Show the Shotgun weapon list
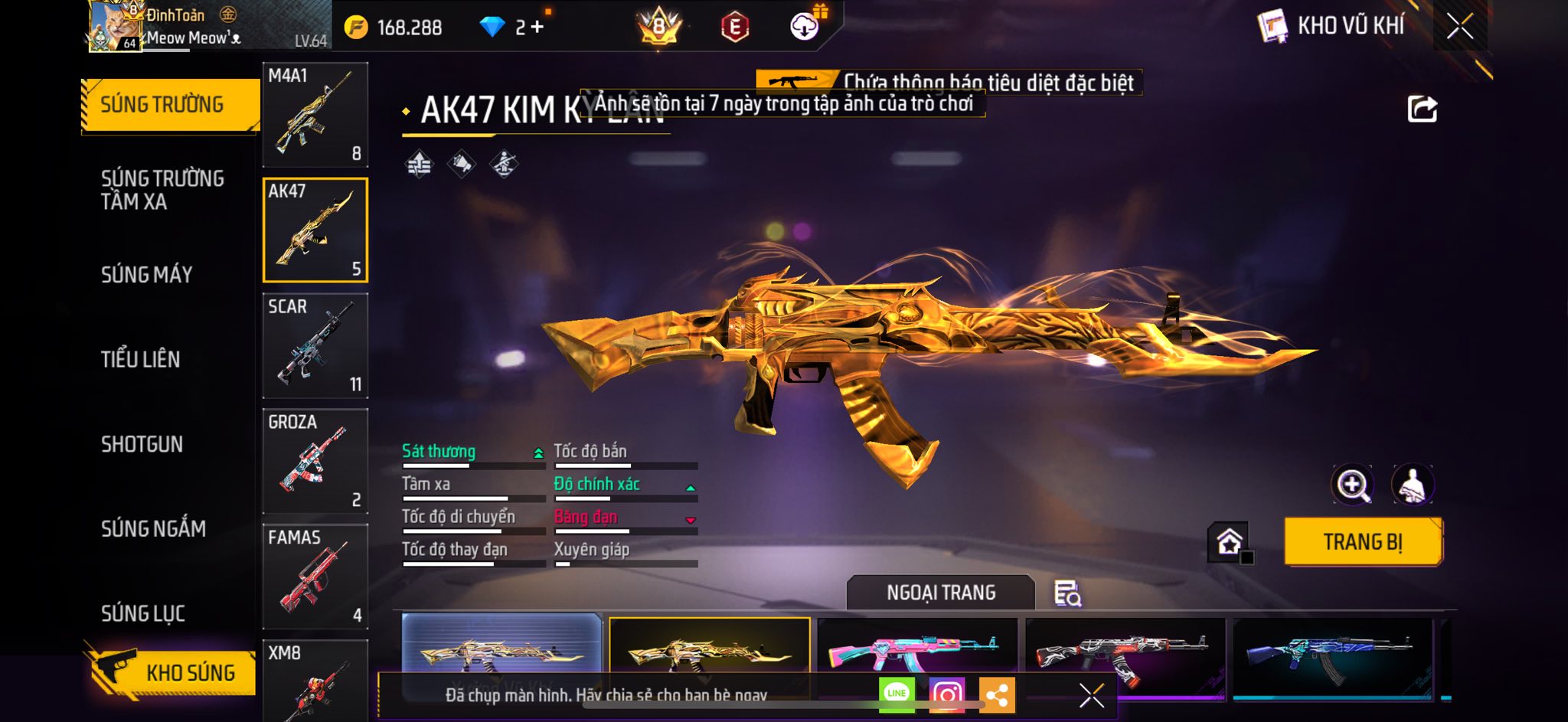 tap(142, 444)
